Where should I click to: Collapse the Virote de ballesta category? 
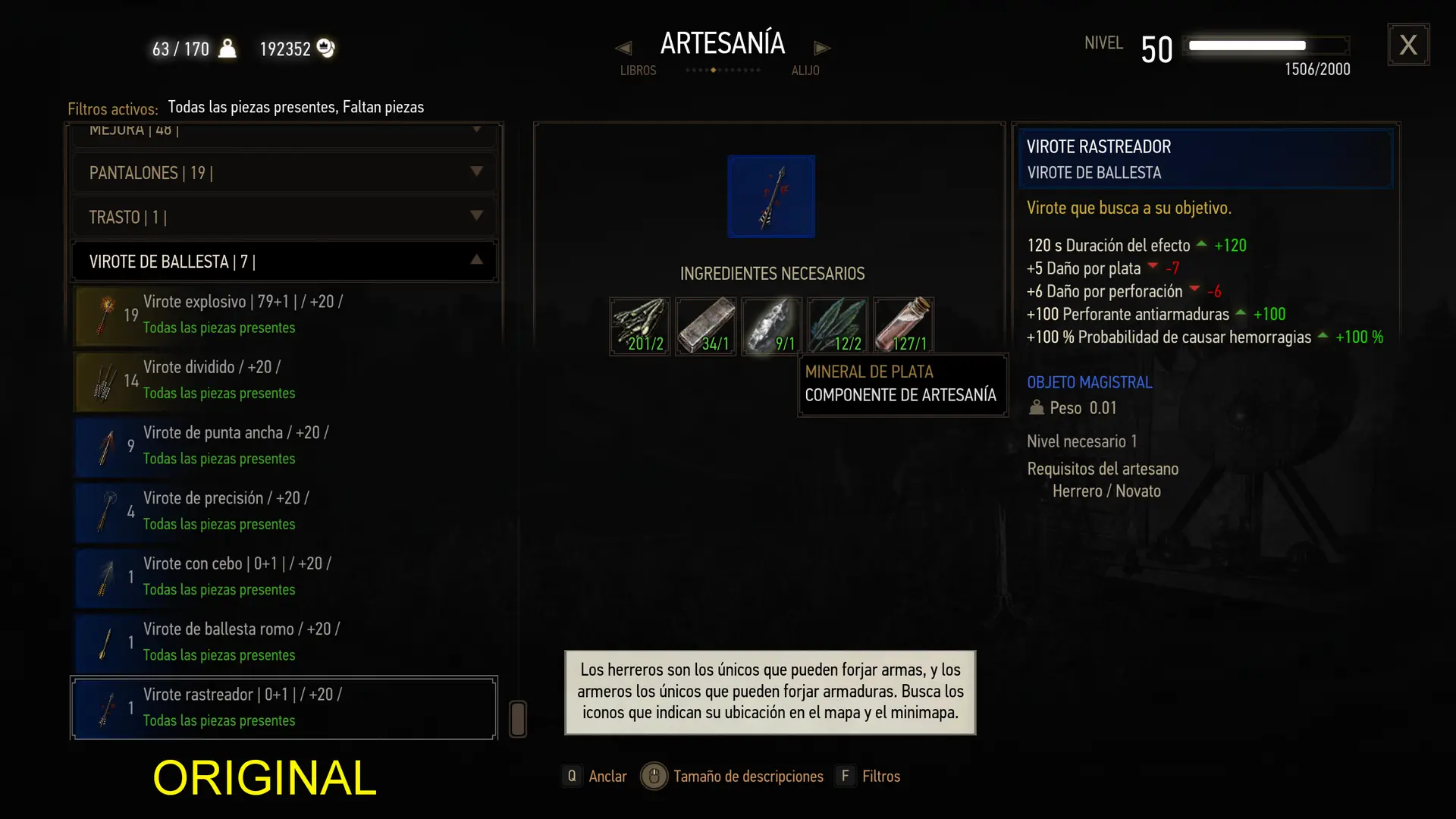click(284, 262)
